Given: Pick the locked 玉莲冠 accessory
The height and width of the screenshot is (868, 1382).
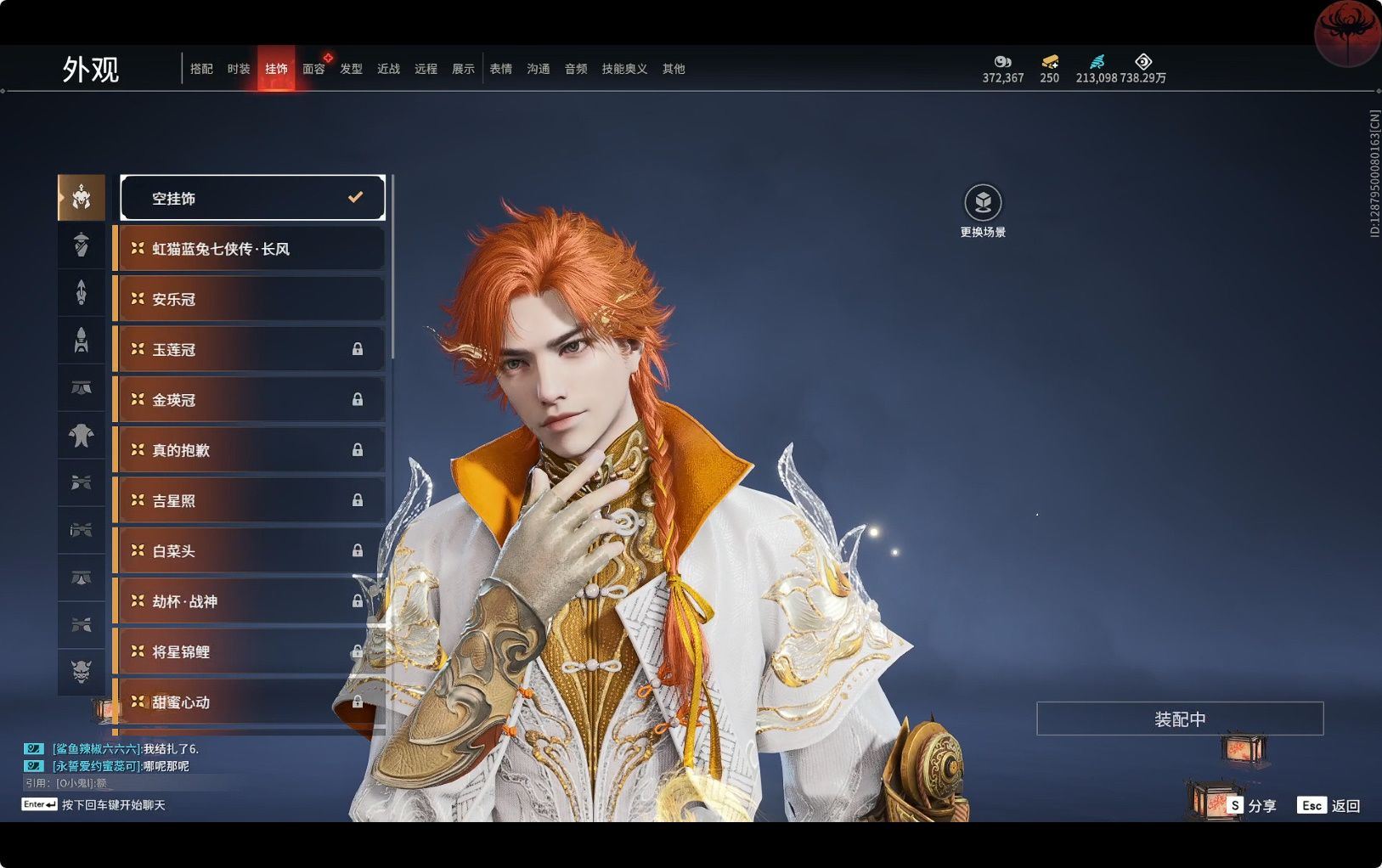Looking at the screenshot, I should pos(251,349).
